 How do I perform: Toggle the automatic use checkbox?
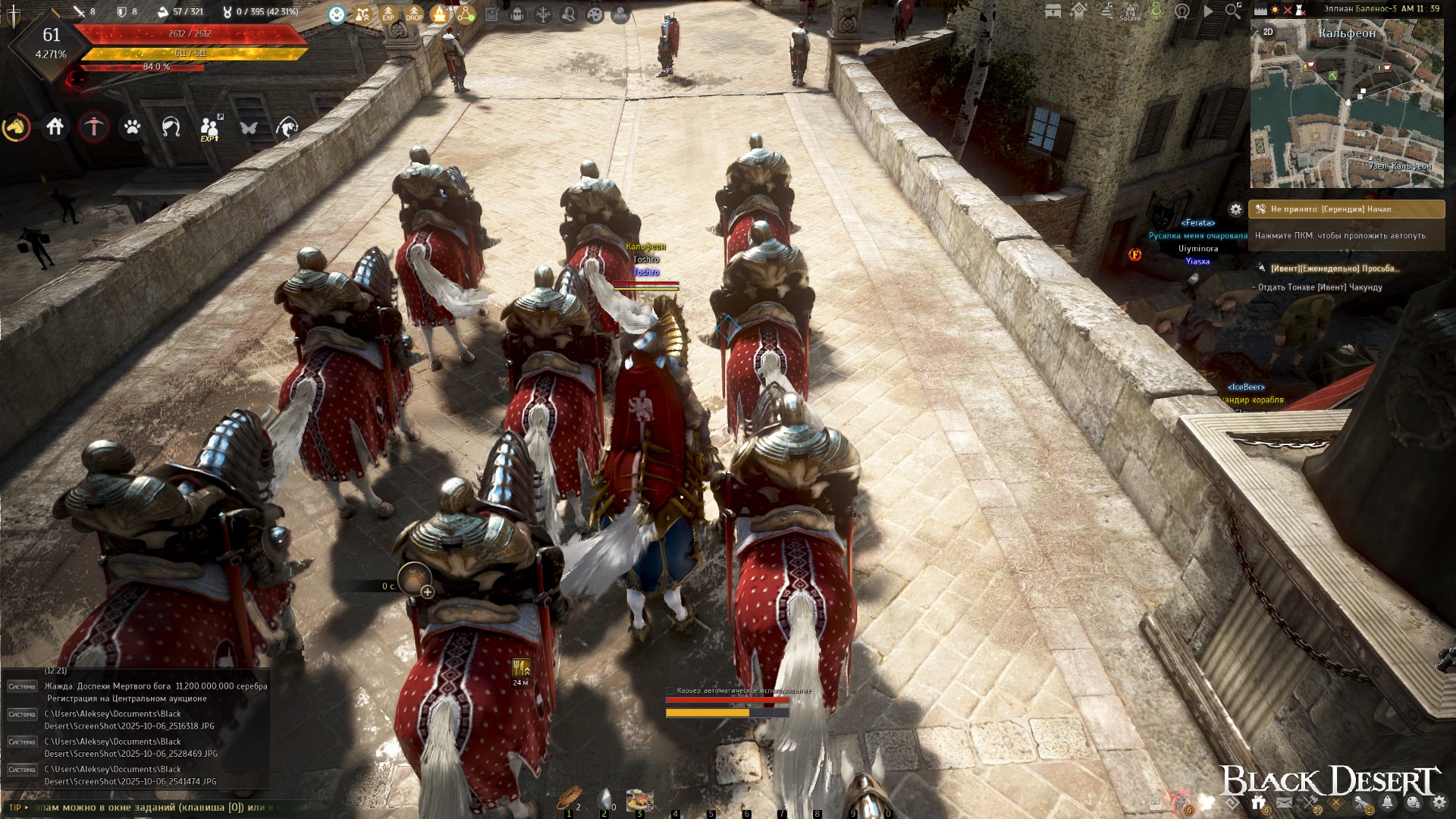pos(670,691)
